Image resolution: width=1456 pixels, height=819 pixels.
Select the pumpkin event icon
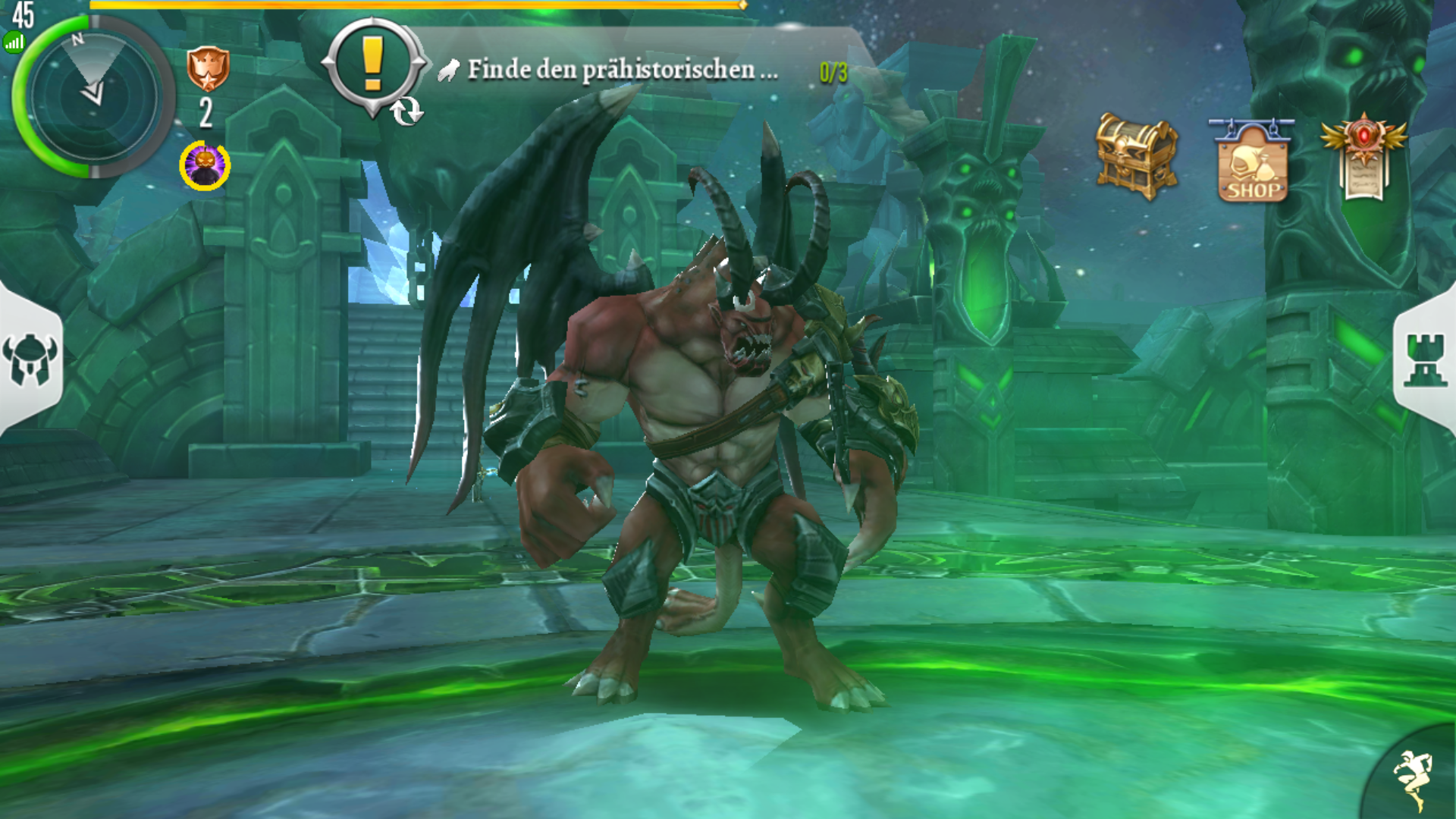(x=205, y=165)
